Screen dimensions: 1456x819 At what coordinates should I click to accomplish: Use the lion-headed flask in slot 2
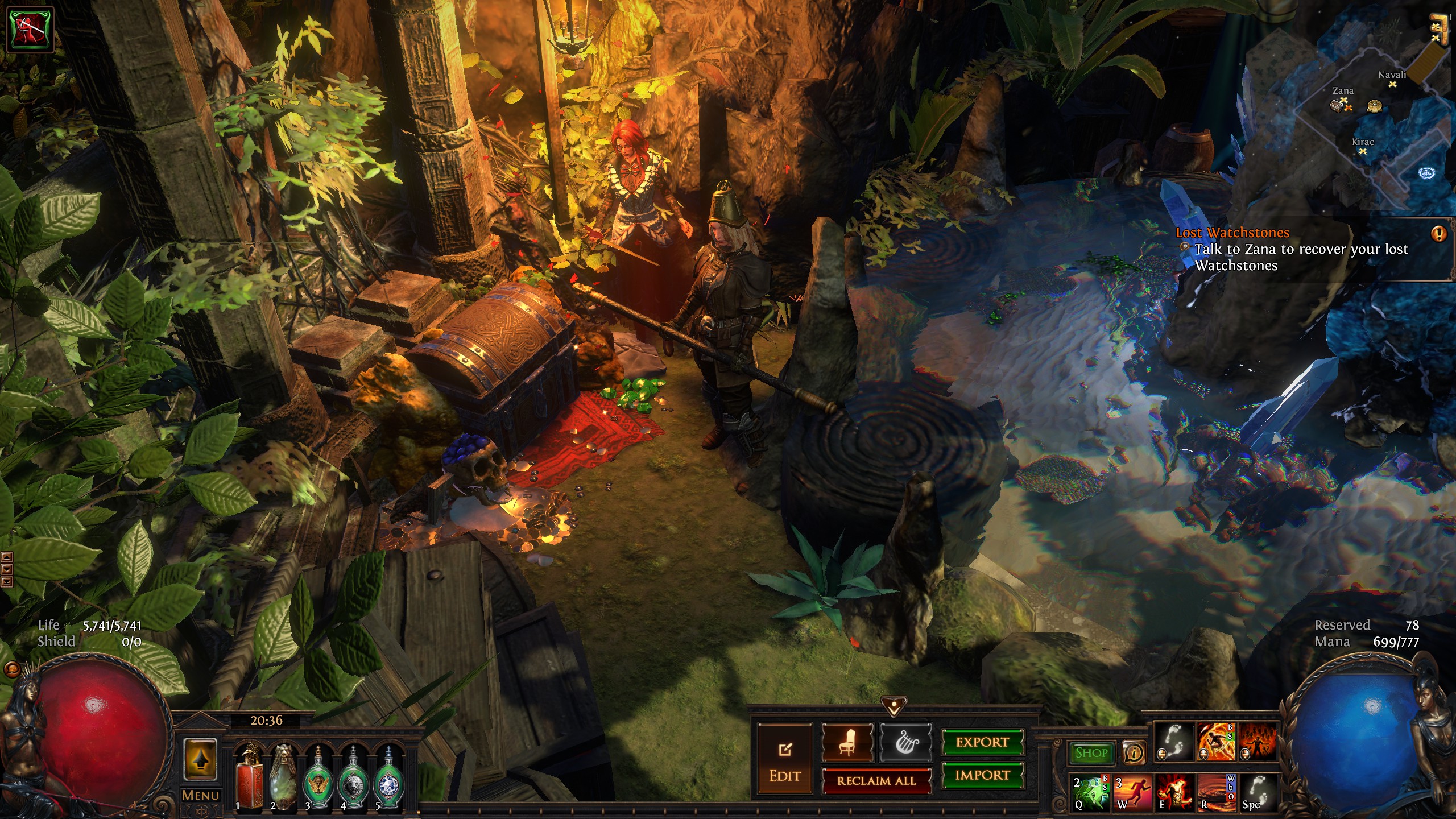[x=283, y=777]
